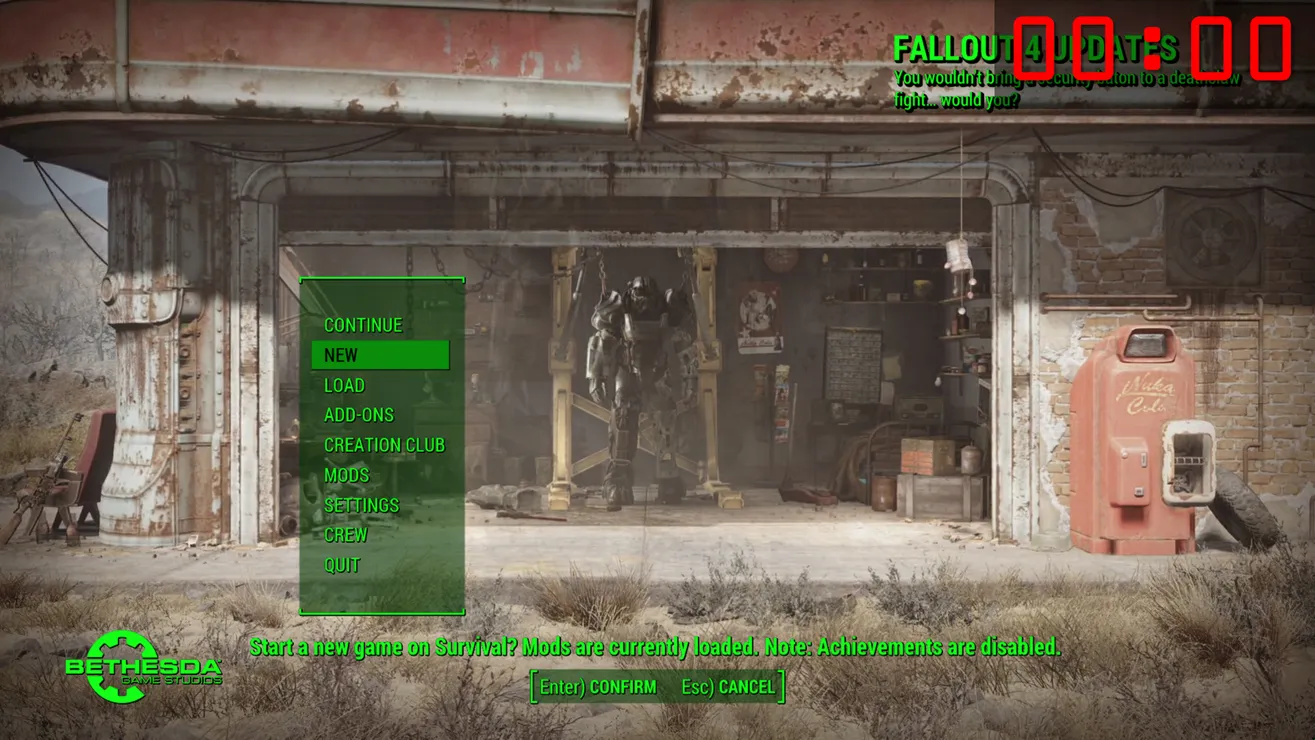Confirm starting a new Survival game
Viewport: 1315px width, 740px height.
[598, 687]
